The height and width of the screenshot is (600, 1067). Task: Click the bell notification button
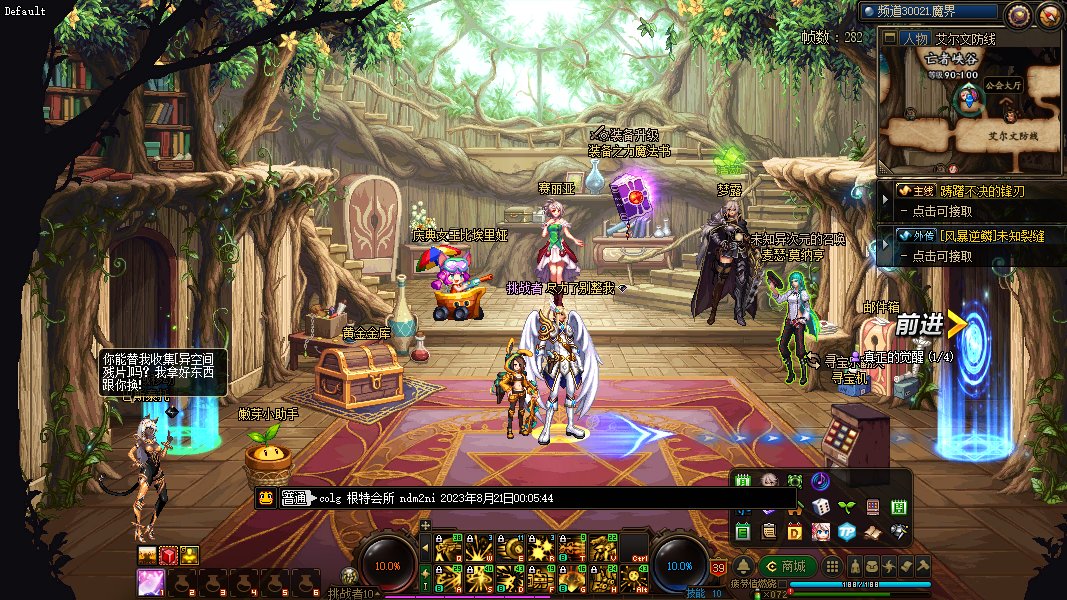[743, 566]
